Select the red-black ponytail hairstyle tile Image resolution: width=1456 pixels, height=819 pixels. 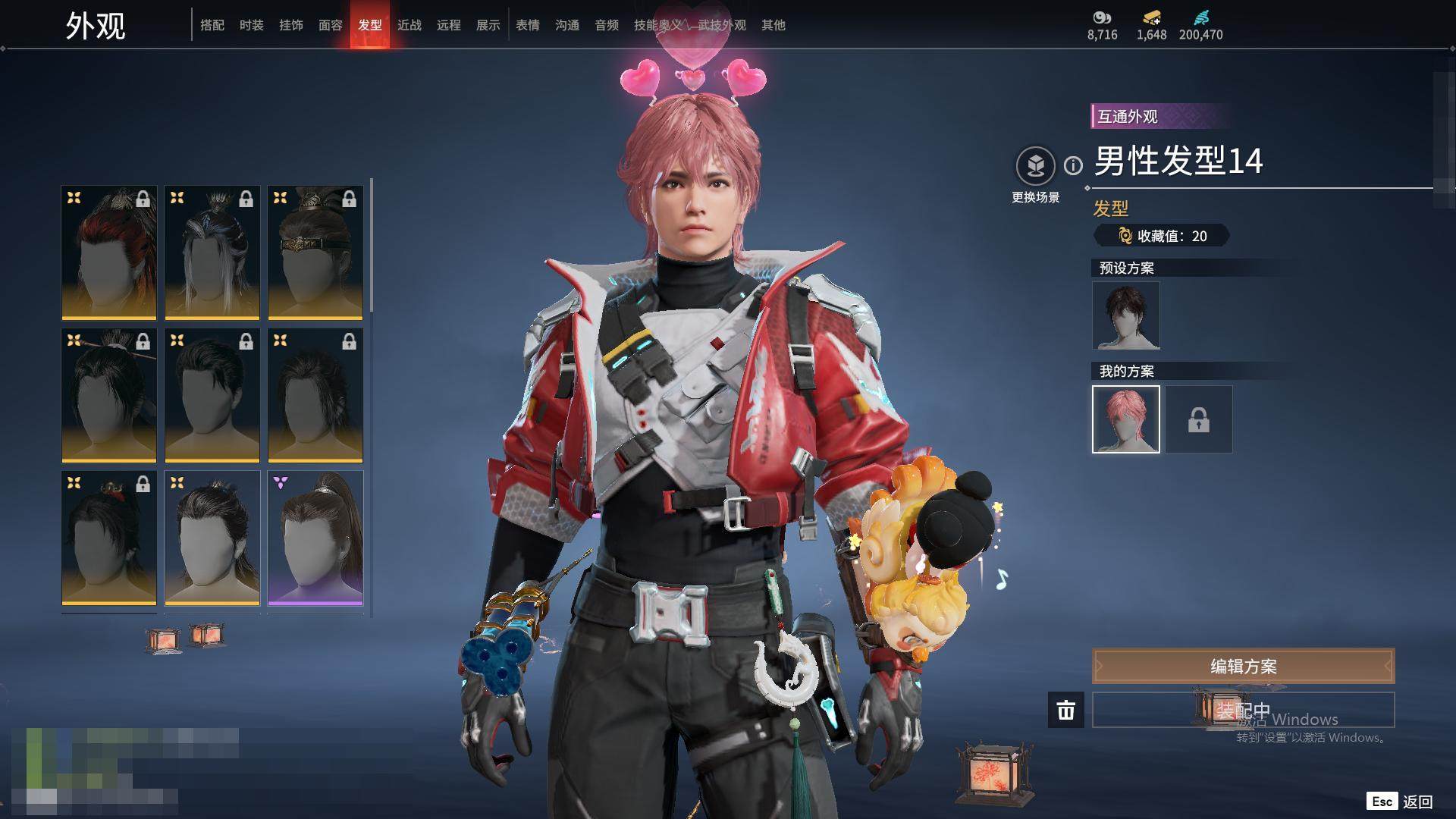[x=109, y=253]
